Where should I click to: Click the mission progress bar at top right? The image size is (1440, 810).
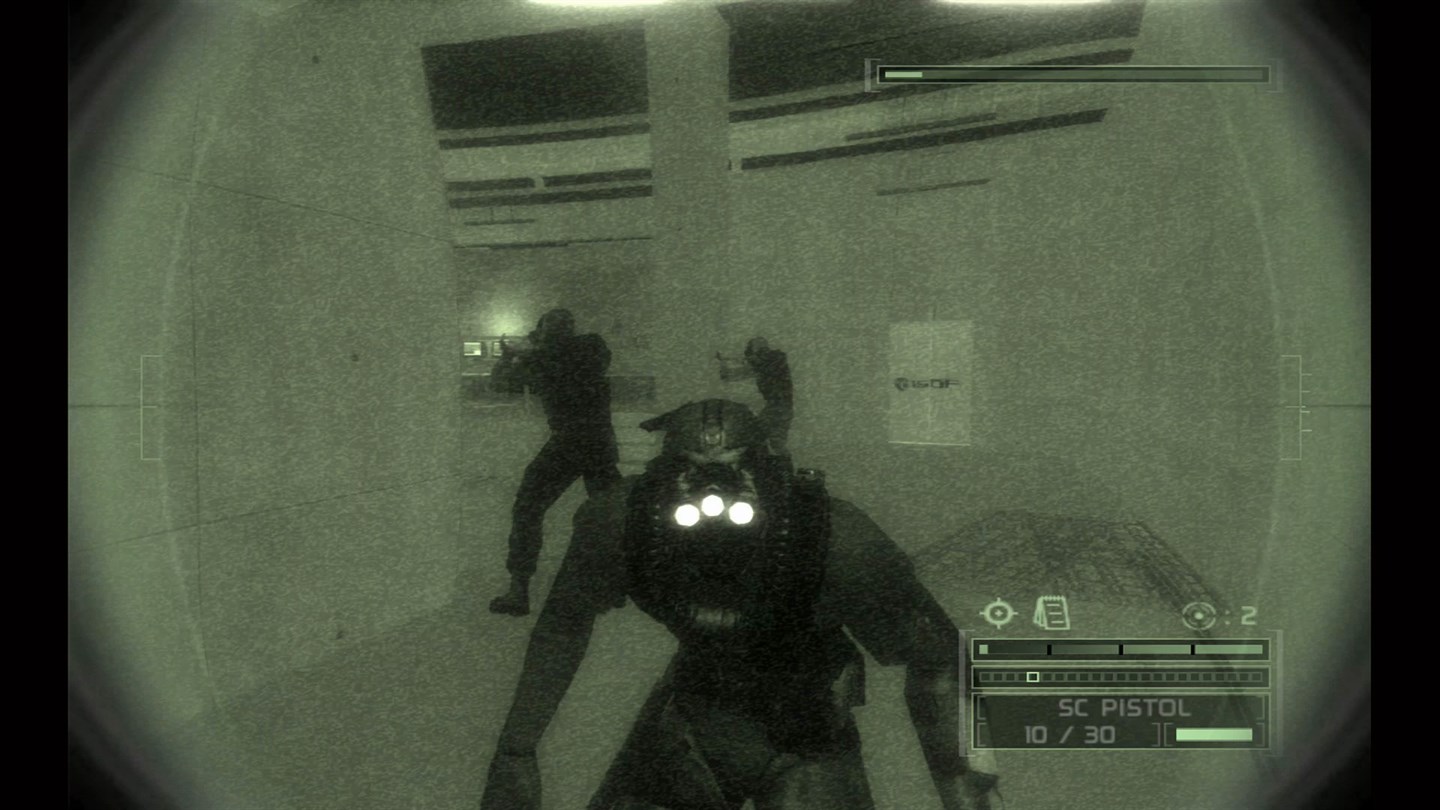coord(1073,73)
